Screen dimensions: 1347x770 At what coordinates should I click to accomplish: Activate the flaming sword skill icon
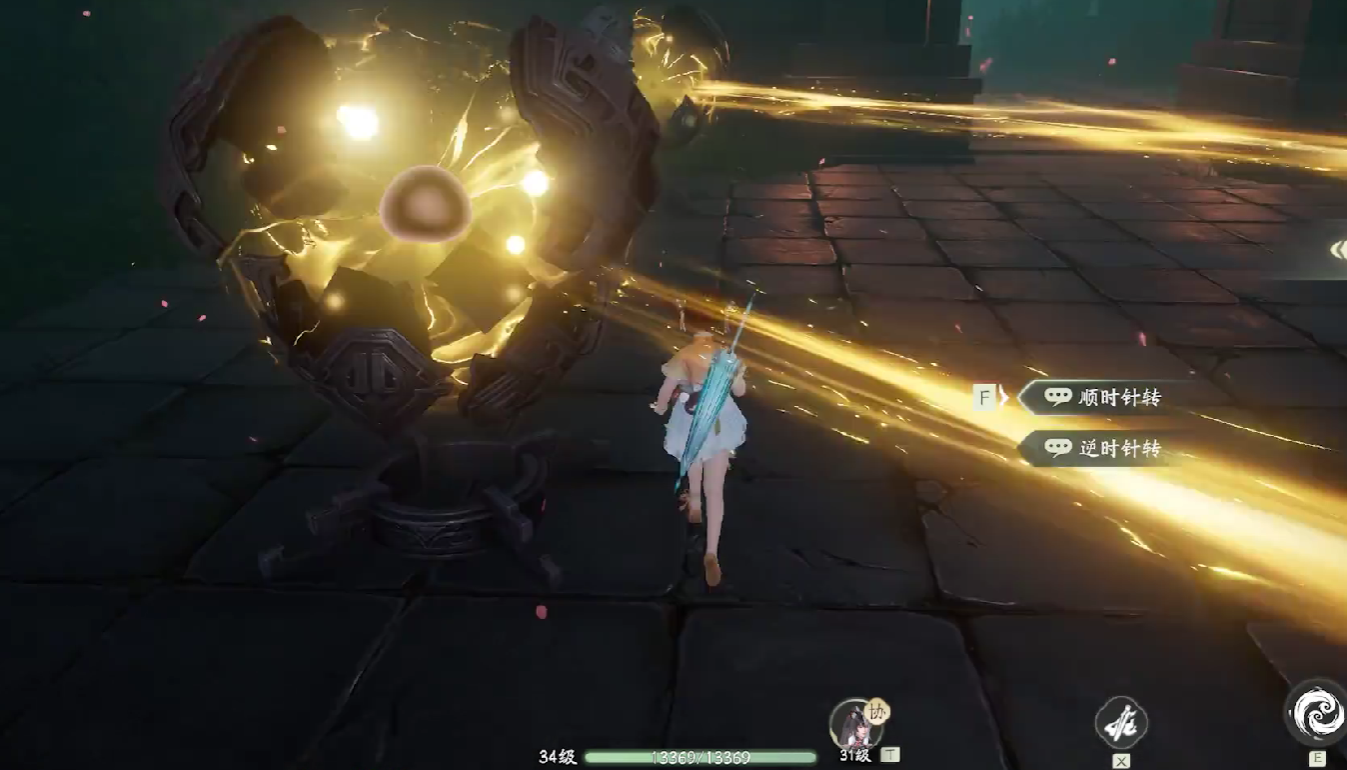pos(1120,722)
